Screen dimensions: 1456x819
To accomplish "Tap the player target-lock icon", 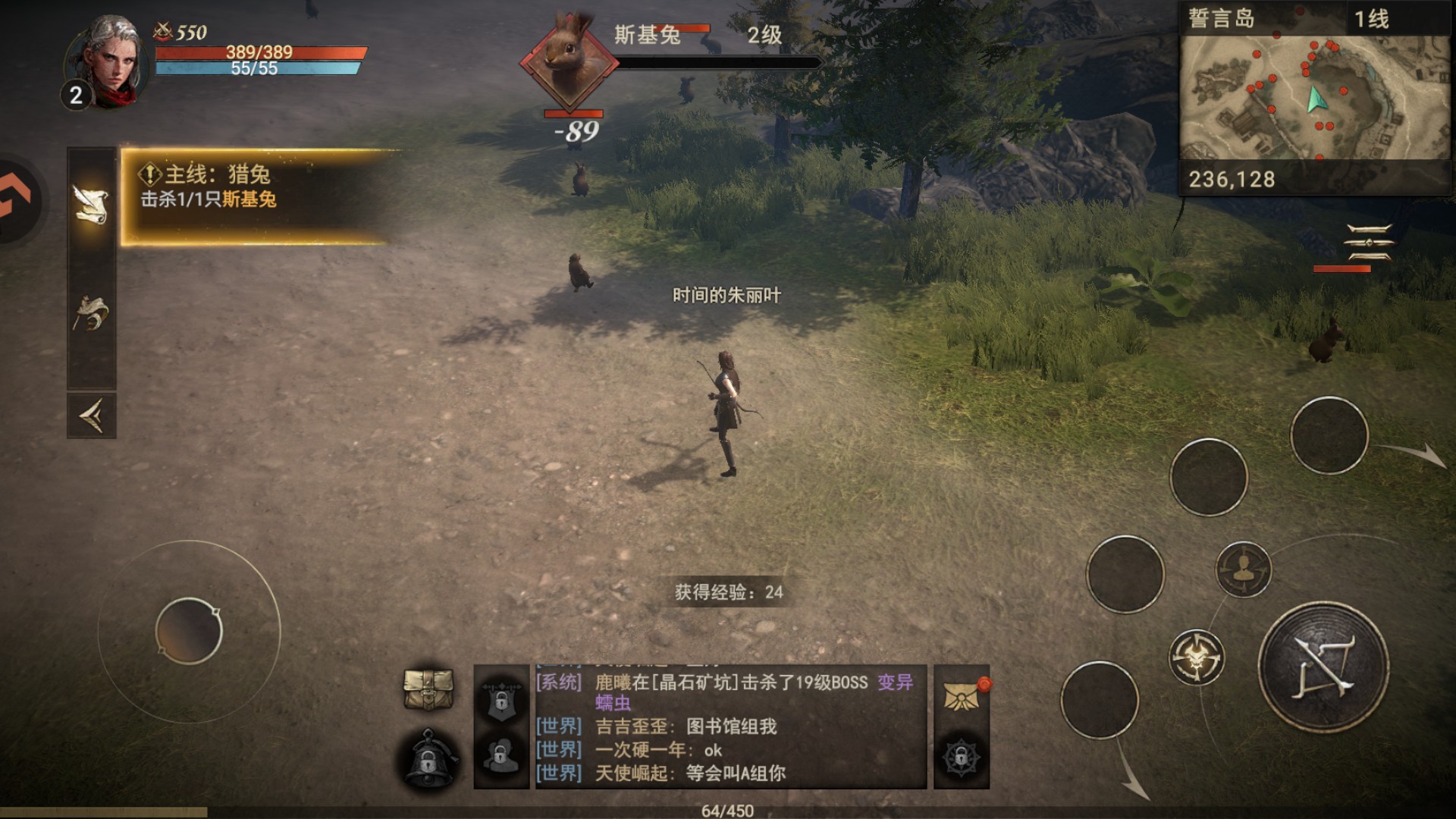I will click(1243, 569).
